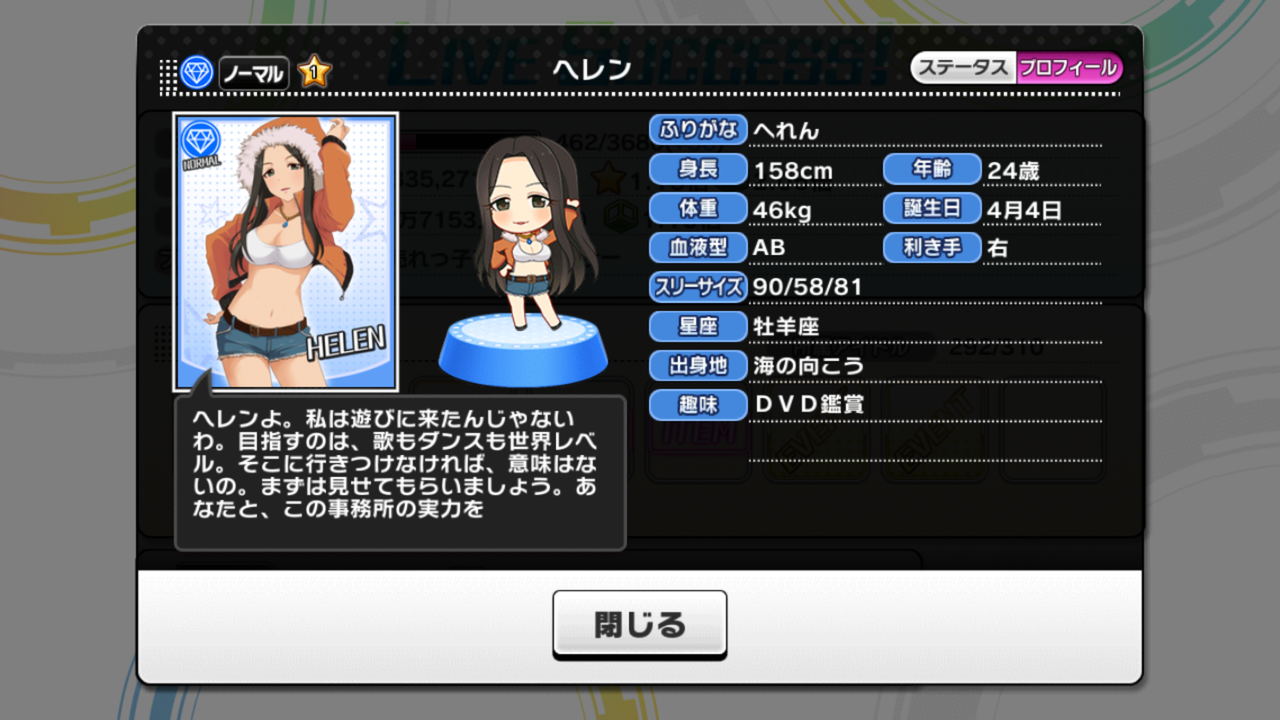The height and width of the screenshot is (720, 1280).
Task: Click the 身長 (height) label badge
Action: [x=697, y=169]
